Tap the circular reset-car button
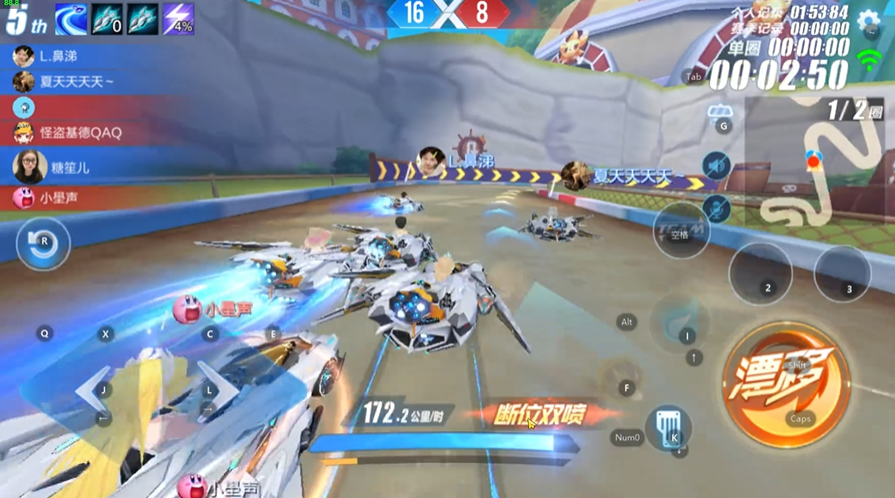 pyautogui.click(x=43, y=243)
